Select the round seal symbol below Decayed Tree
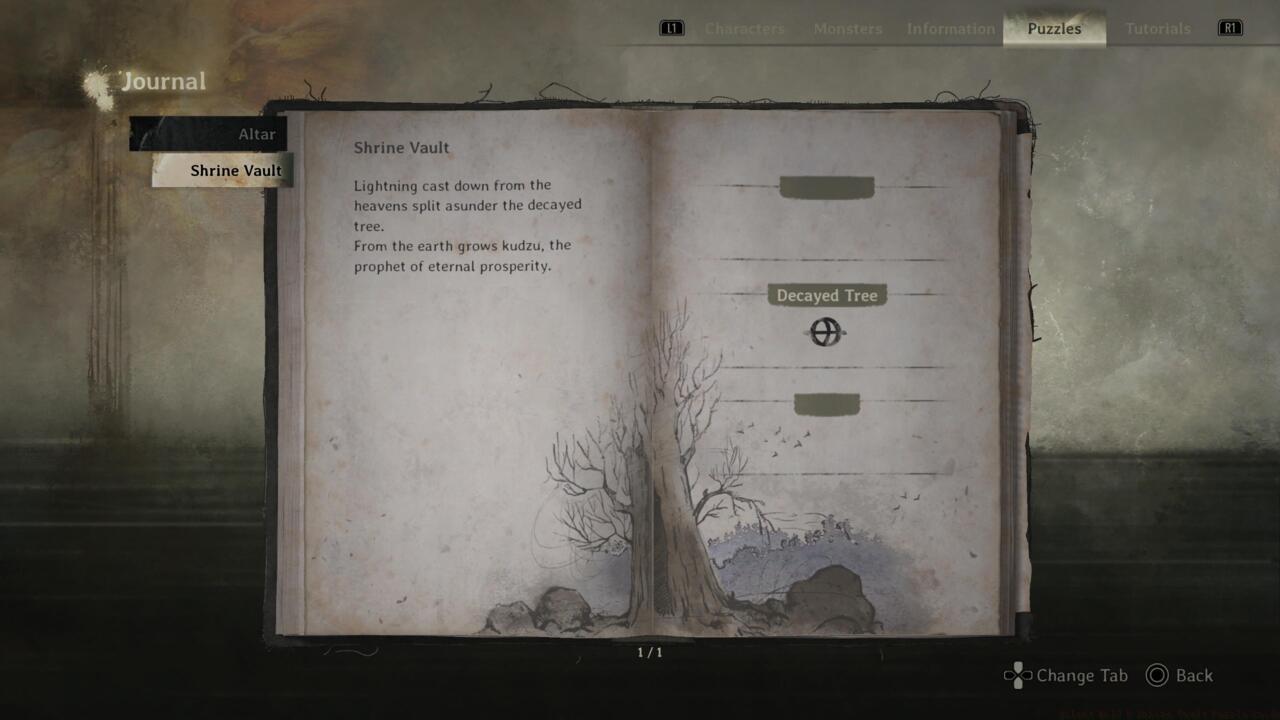This screenshot has width=1280, height=720. [824, 333]
